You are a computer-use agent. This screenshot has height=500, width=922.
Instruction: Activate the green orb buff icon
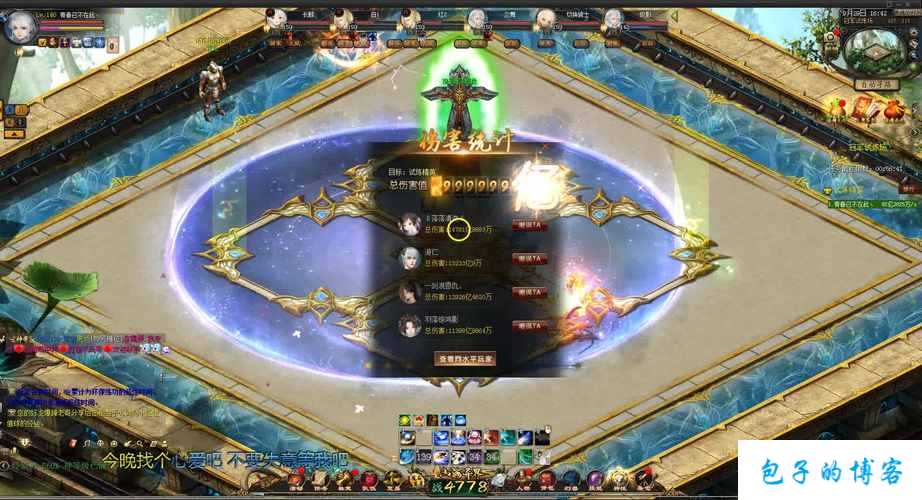(404, 420)
